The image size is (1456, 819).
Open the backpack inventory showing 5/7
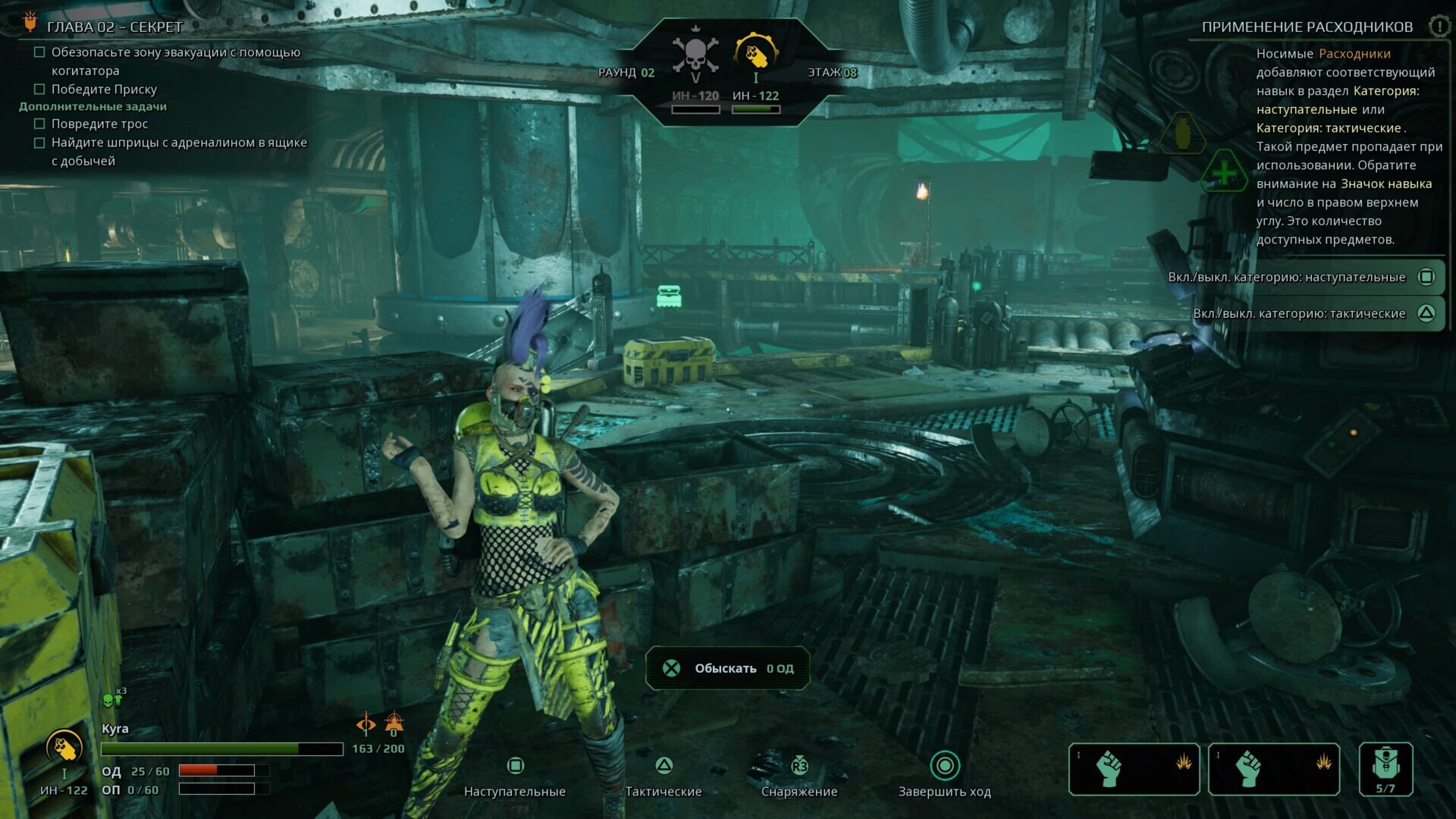coord(1385,769)
